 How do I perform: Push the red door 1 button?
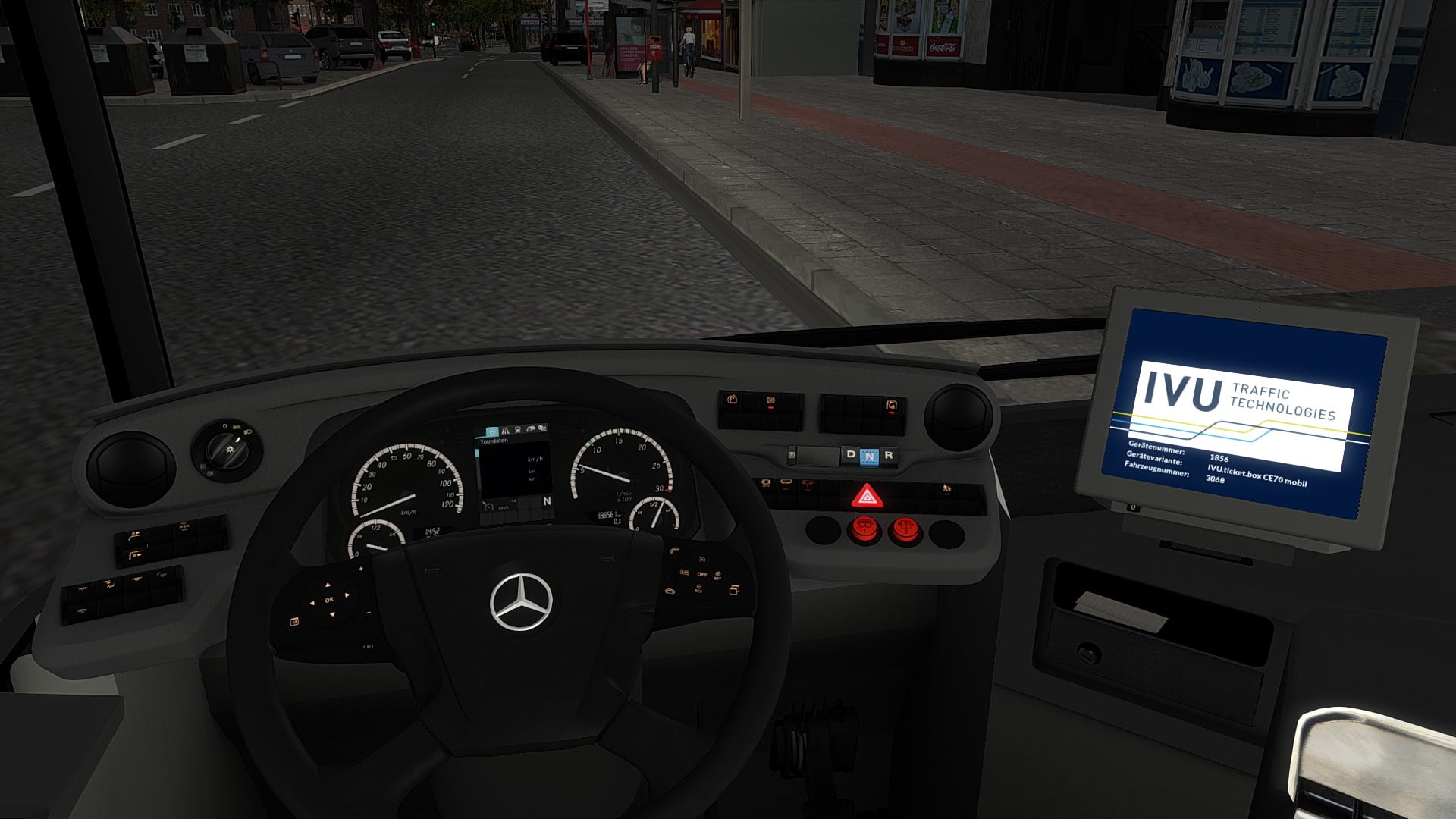pyautogui.click(x=864, y=530)
